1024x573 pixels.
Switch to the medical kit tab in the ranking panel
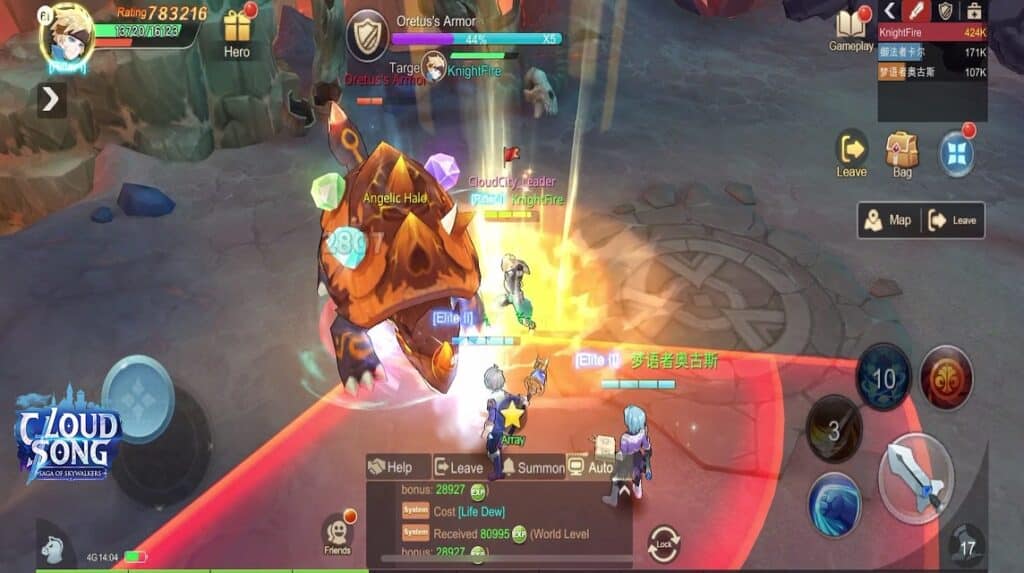(x=973, y=11)
